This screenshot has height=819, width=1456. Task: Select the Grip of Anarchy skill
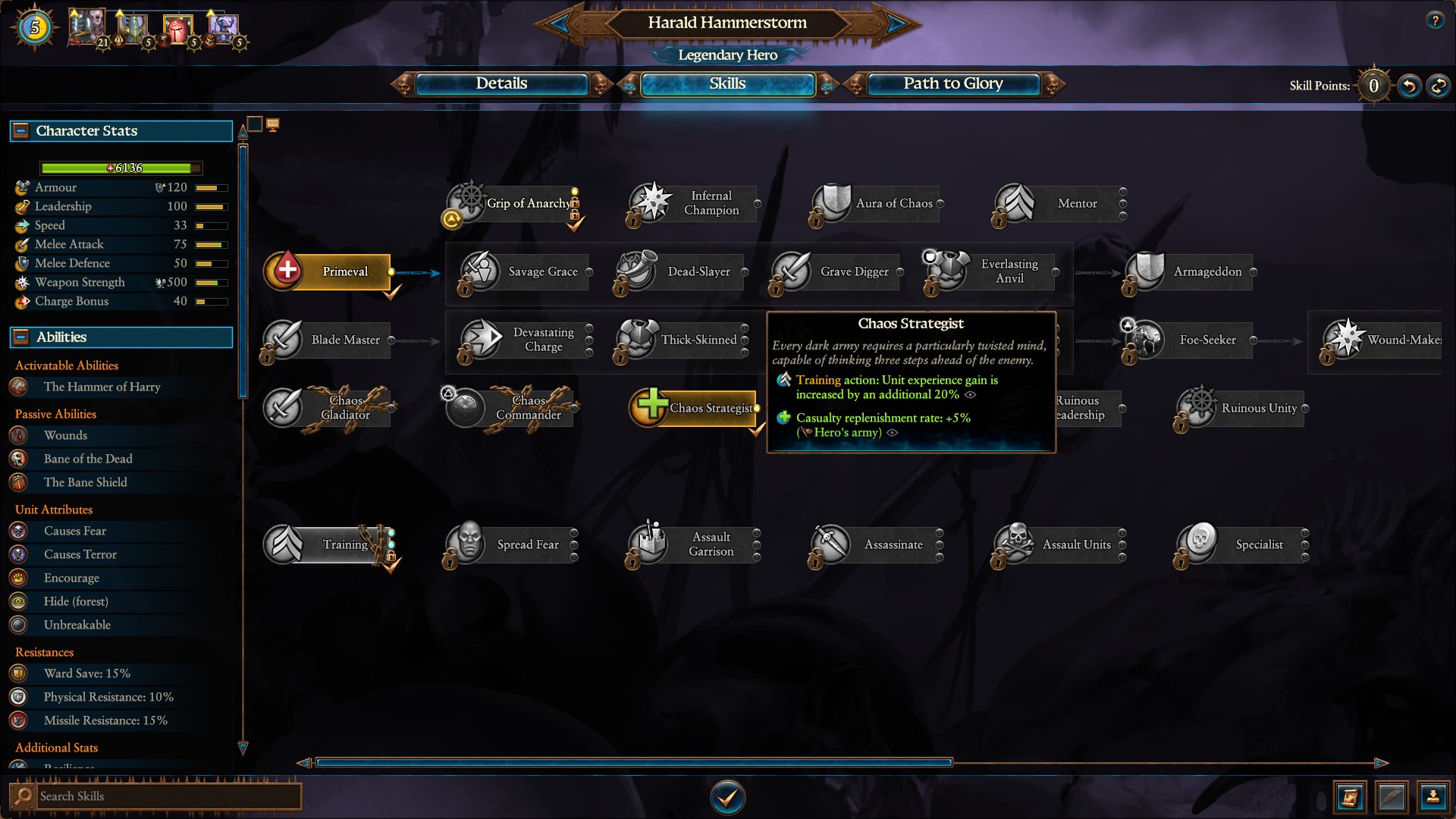pyautogui.click(x=467, y=203)
